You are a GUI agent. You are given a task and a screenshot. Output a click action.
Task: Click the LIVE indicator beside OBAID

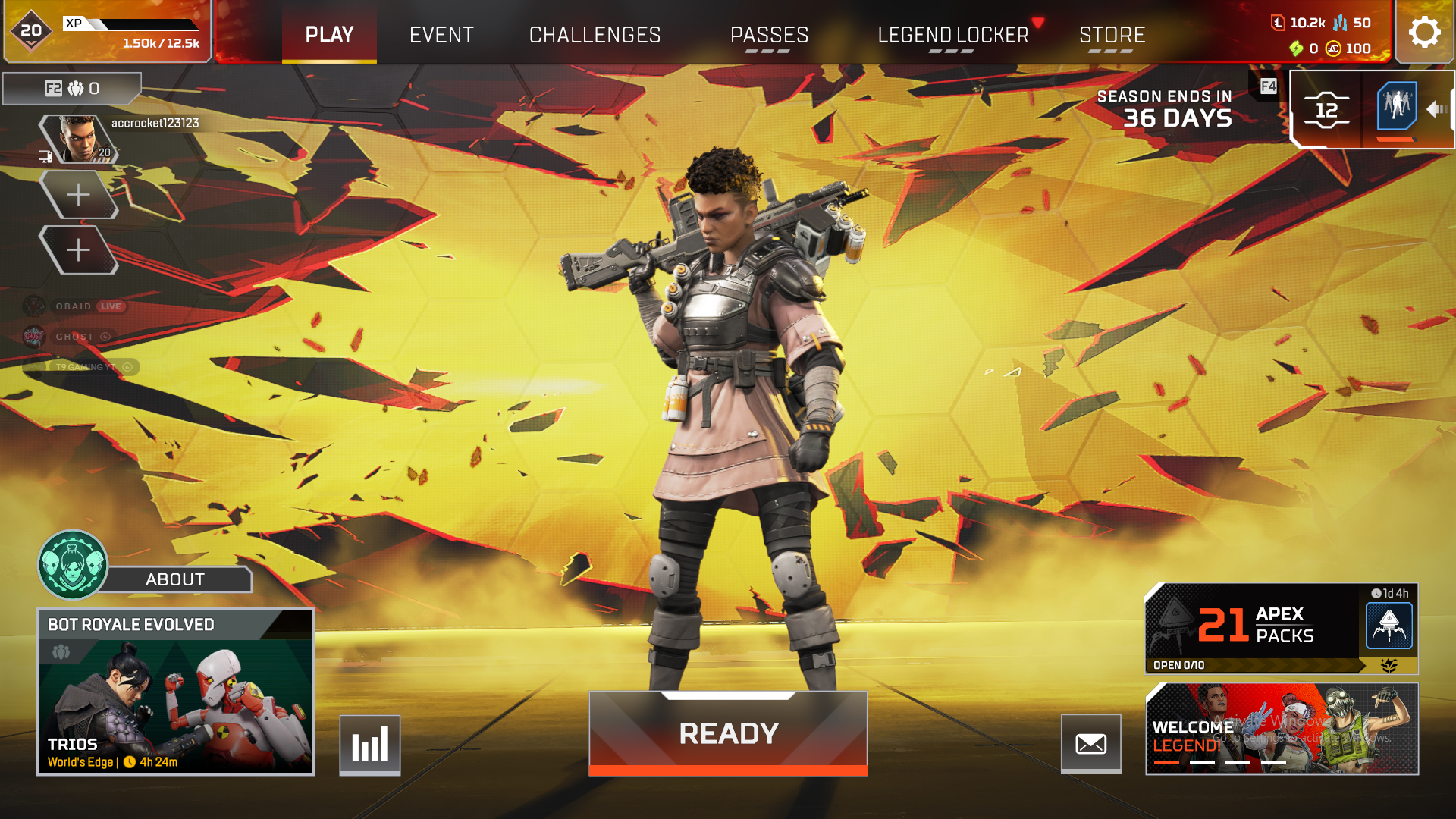111,306
